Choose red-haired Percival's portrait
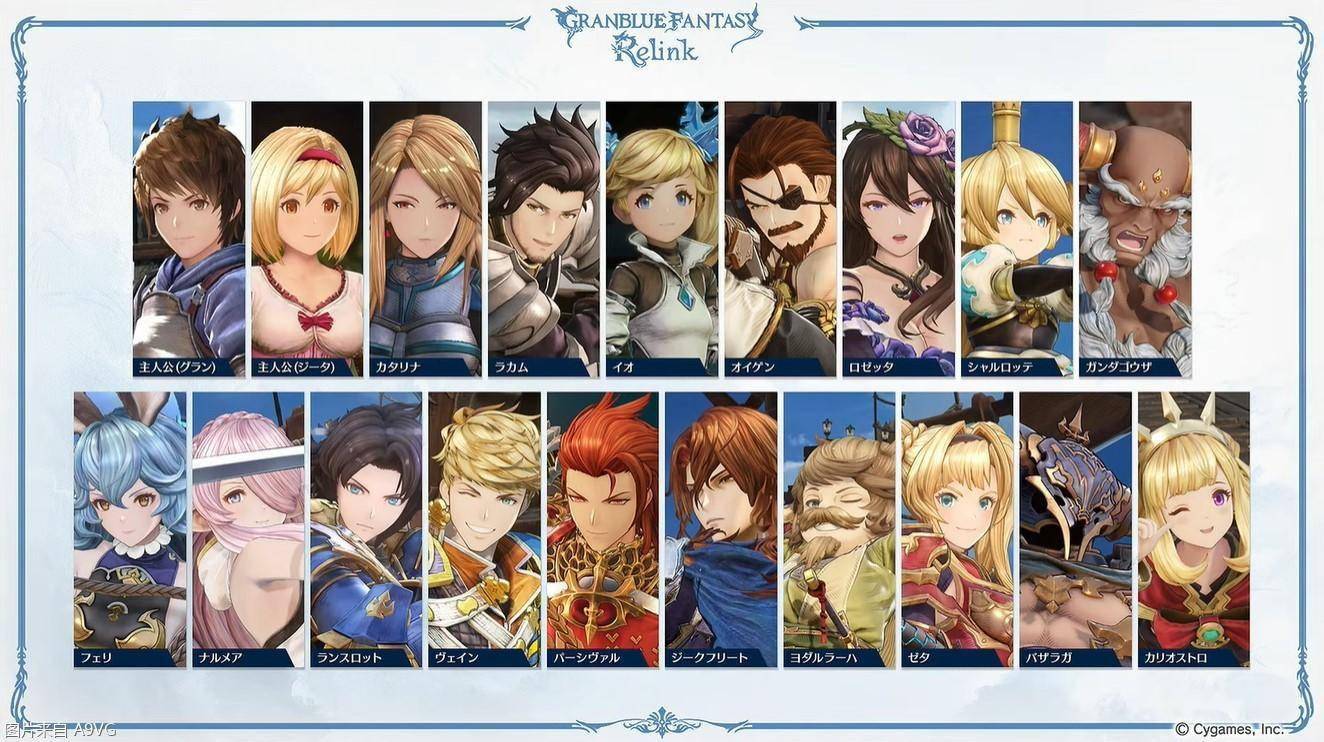This screenshot has width=1324, height=742. pyautogui.click(x=603, y=528)
